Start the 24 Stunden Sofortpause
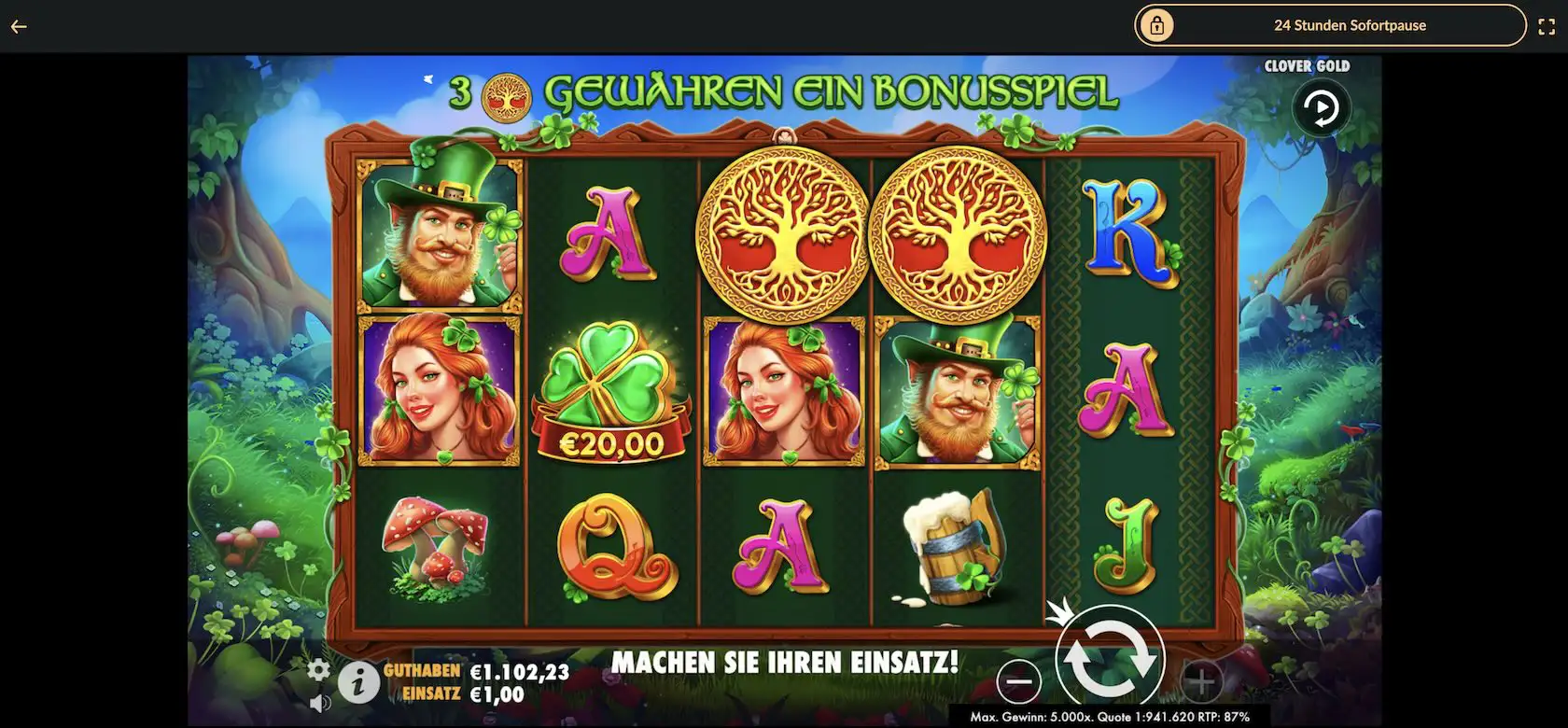 click(1329, 26)
